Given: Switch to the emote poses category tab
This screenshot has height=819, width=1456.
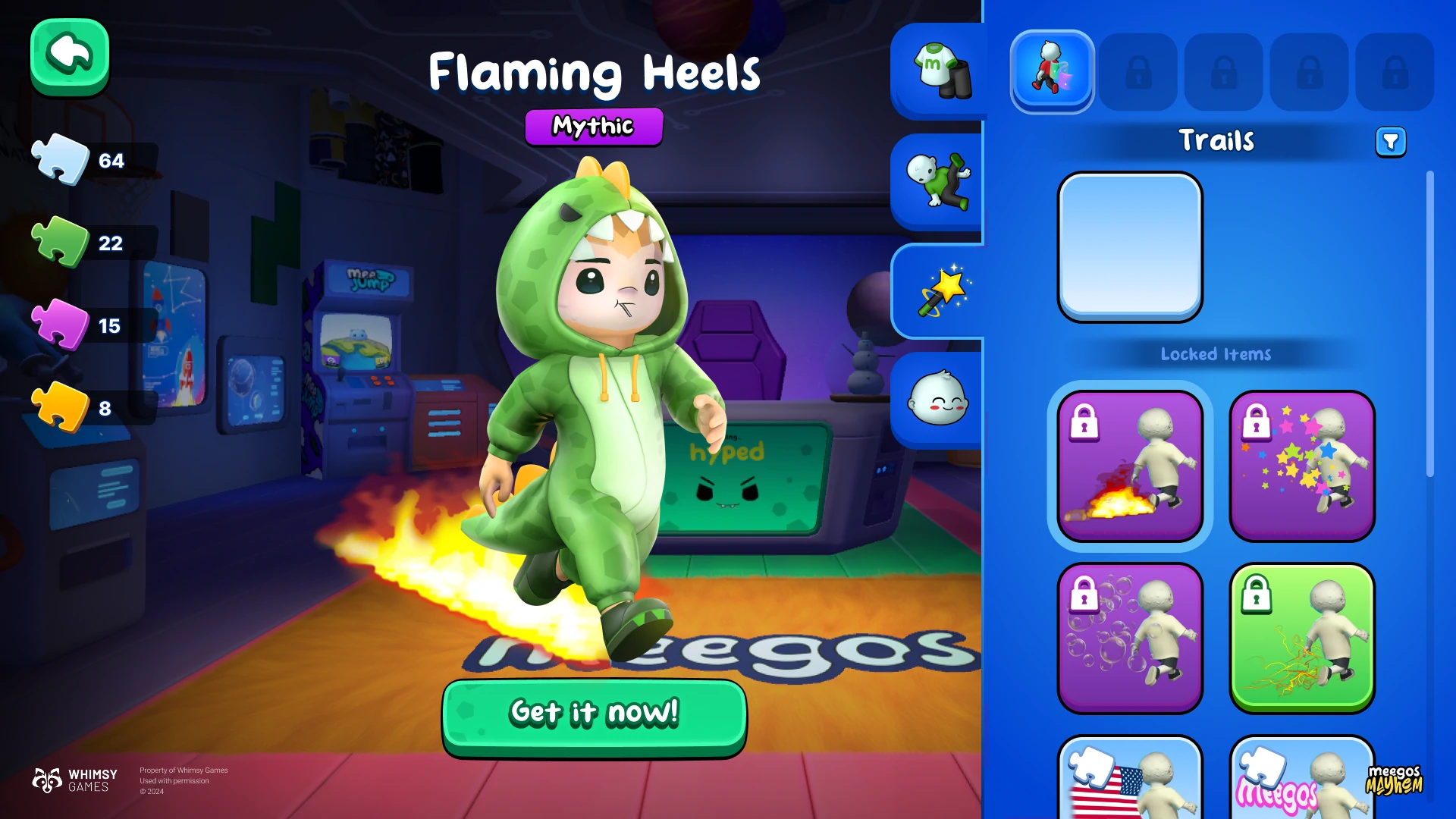Looking at the screenshot, I should [x=939, y=182].
